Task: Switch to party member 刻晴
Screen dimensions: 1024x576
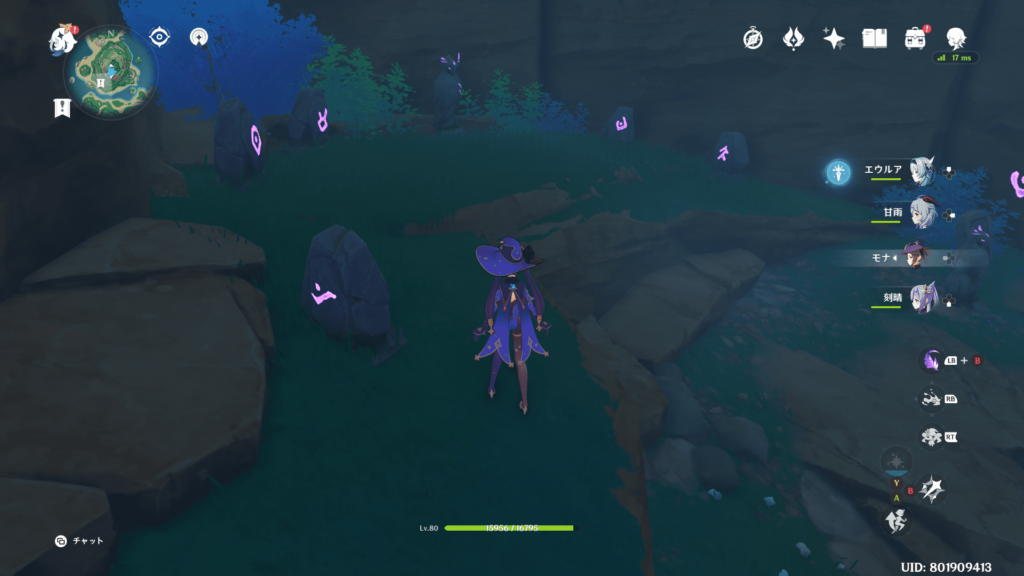Action: [921, 298]
